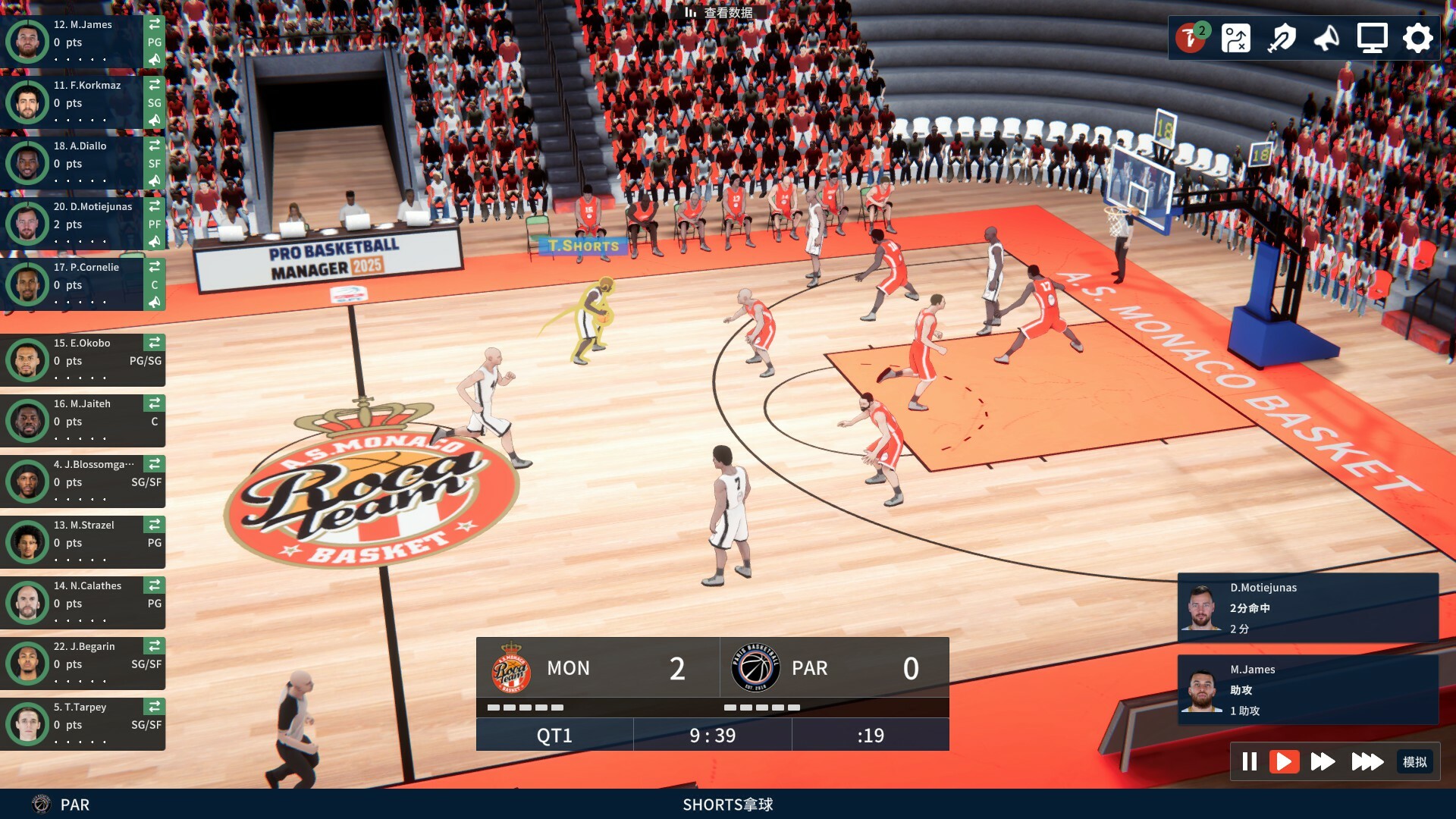
Task: Toggle substitution arrows for F.Korkmaz
Action: (x=155, y=86)
